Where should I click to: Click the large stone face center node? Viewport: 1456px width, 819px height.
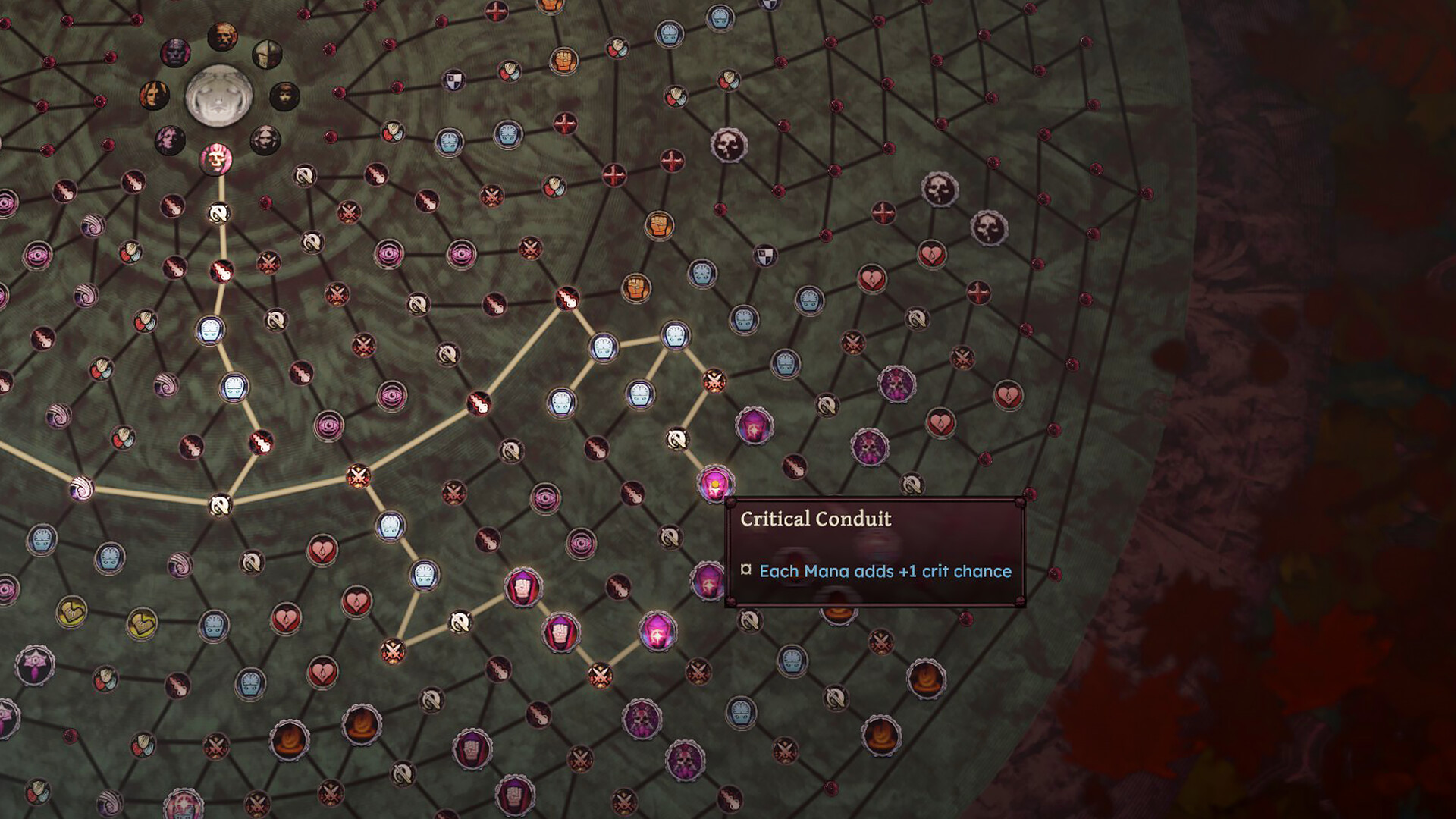coord(219,96)
